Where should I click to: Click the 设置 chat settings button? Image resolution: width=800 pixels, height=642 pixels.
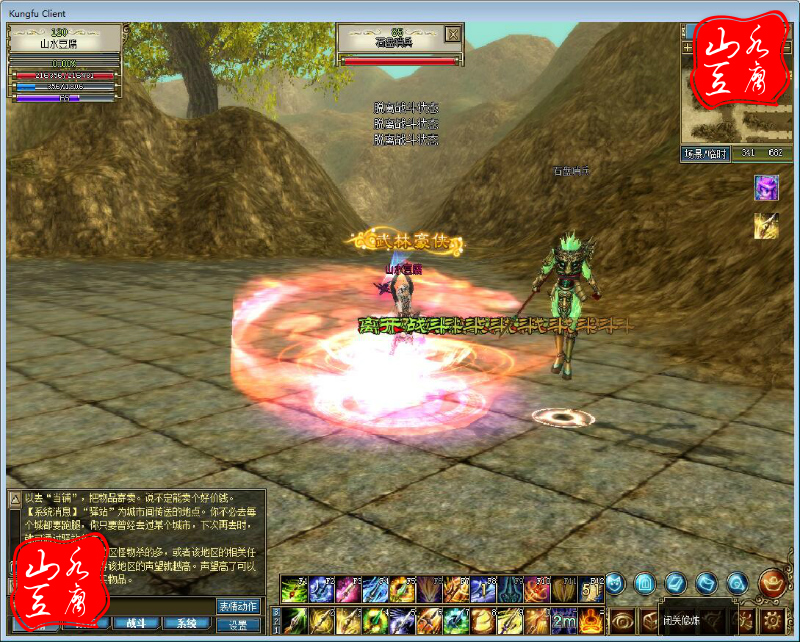[x=238, y=624]
